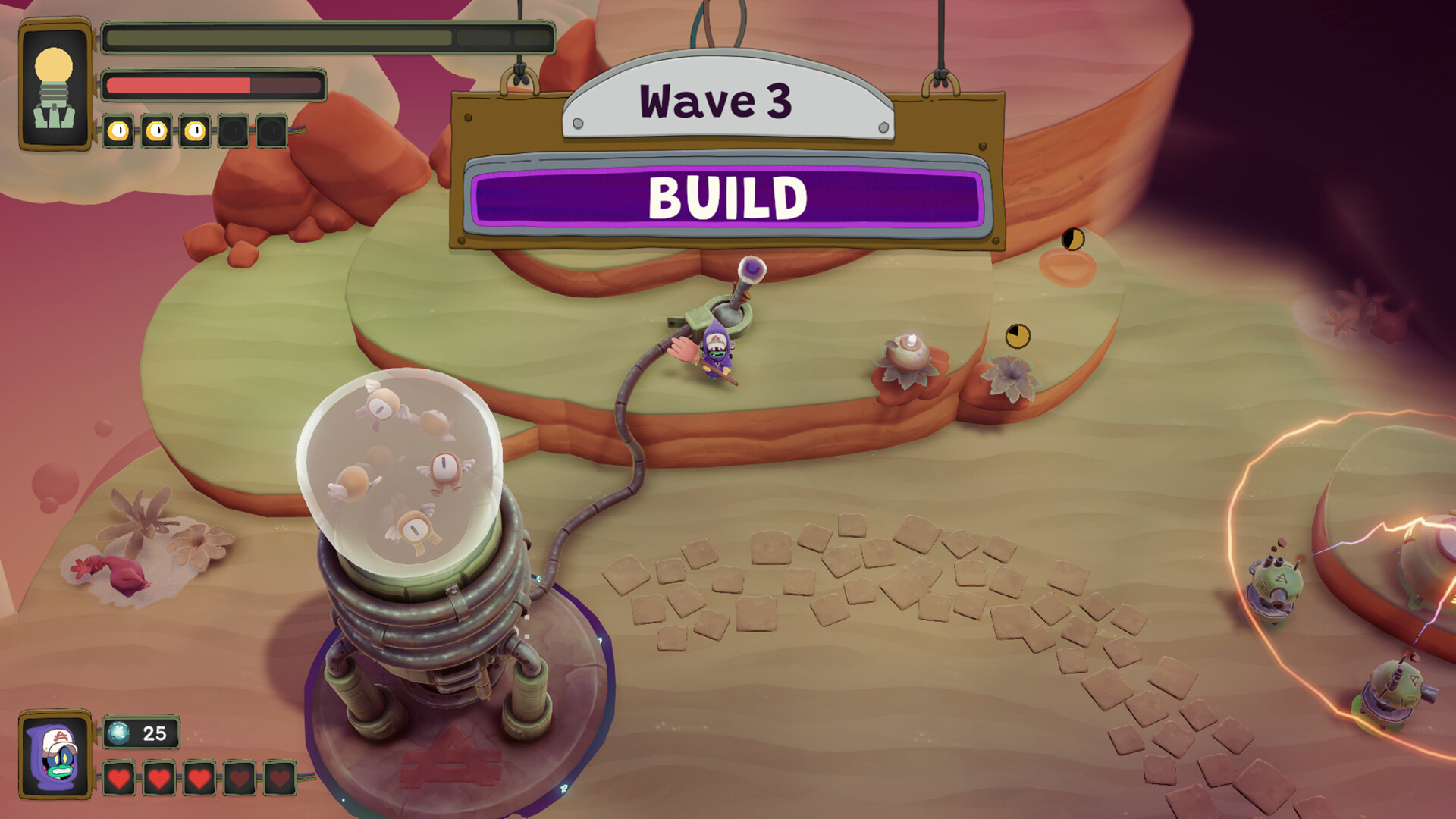Toggle the second lit eye indicator
Image resolution: width=1456 pixels, height=819 pixels.
(x=156, y=131)
